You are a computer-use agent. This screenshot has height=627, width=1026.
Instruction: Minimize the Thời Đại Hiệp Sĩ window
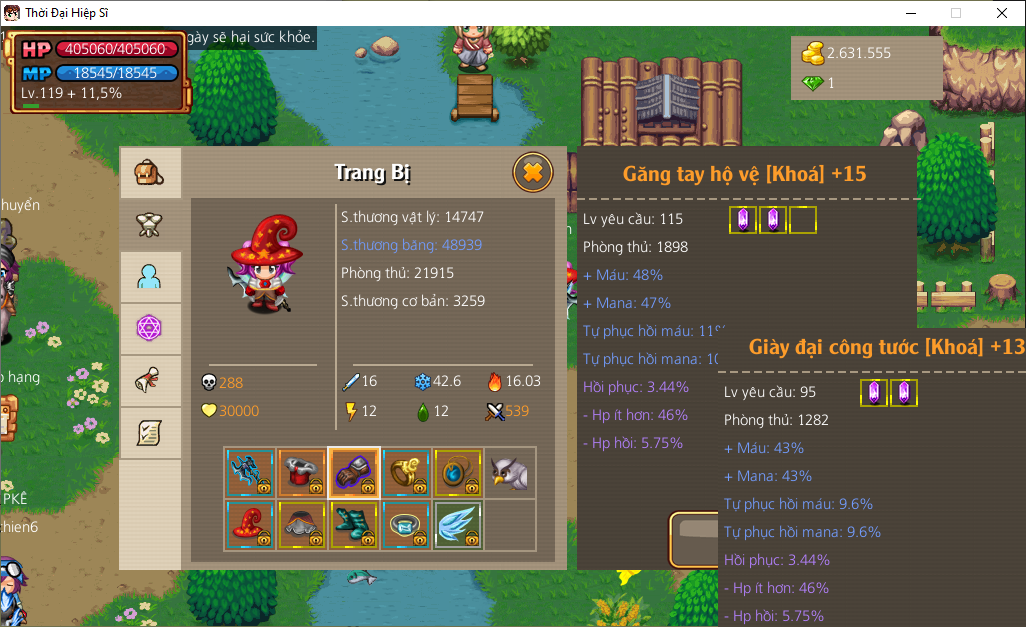pos(911,13)
